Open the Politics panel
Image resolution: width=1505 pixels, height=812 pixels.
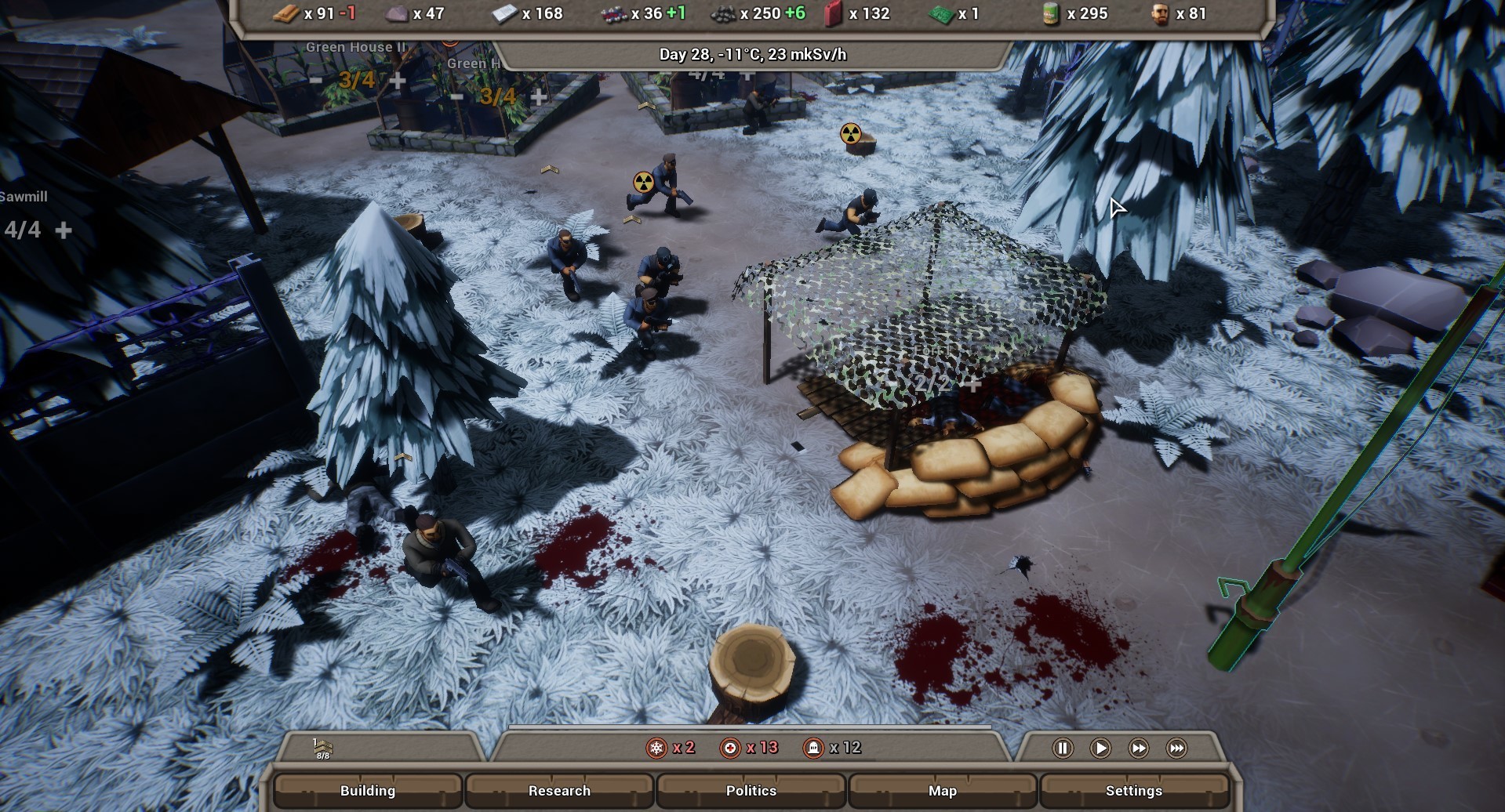751,791
